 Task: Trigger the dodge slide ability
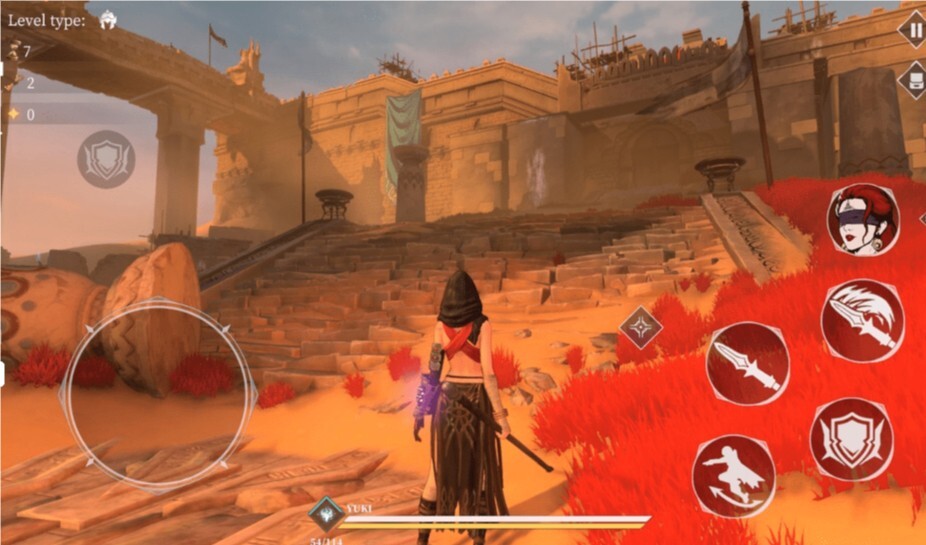(733, 475)
